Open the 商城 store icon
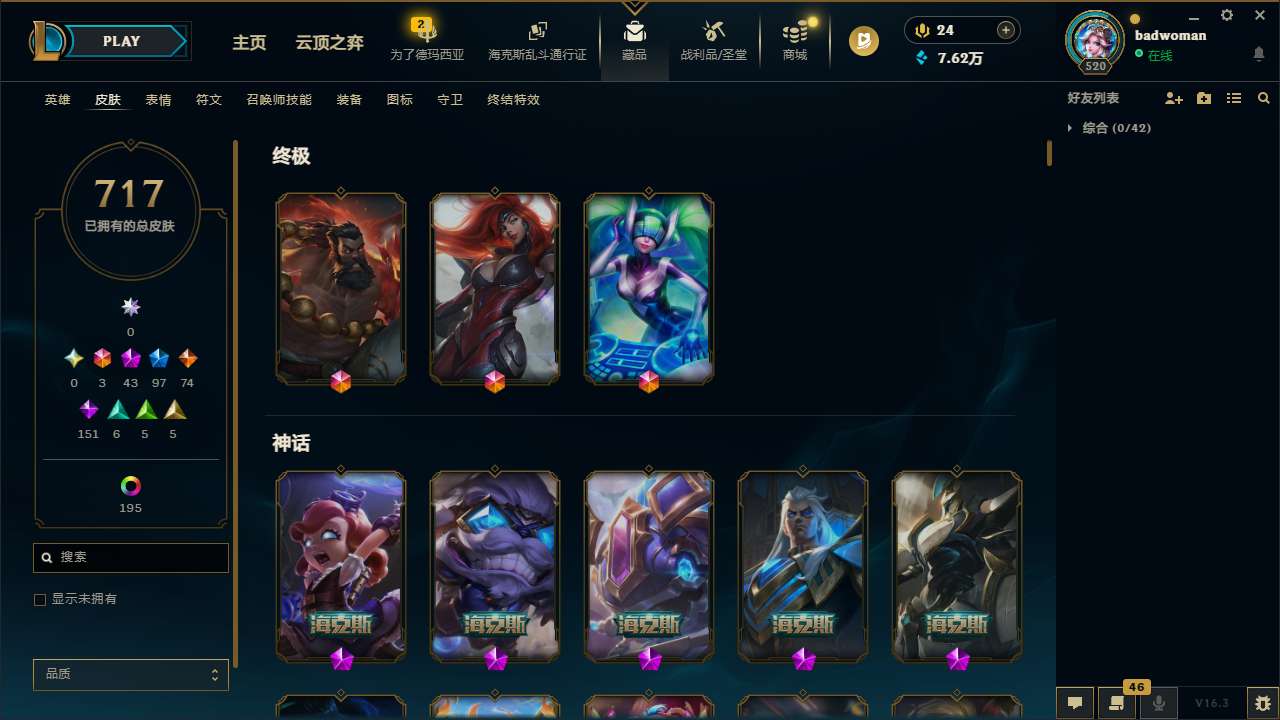 pos(794,40)
